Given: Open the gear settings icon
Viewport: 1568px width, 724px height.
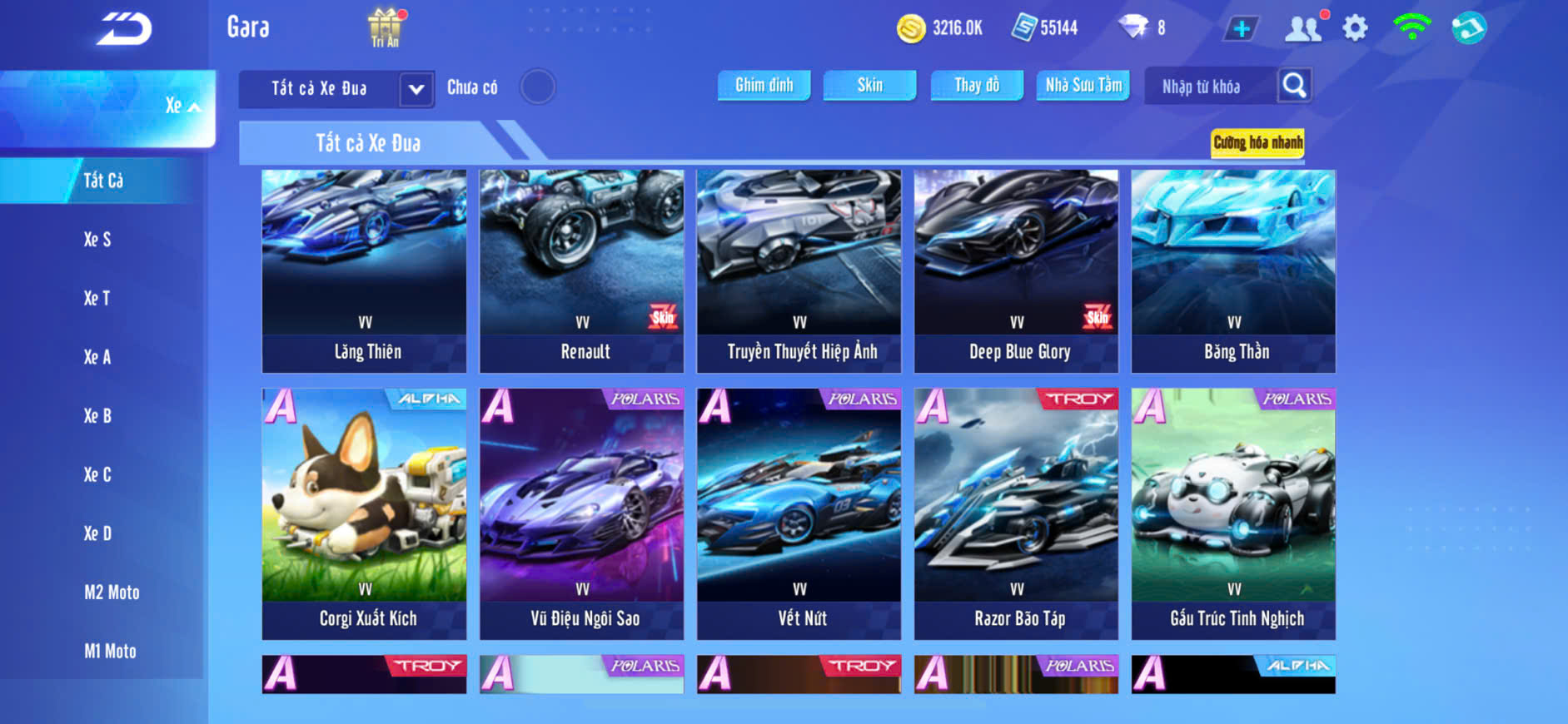Looking at the screenshot, I should pyautogui.click(x=1355, y=28).
